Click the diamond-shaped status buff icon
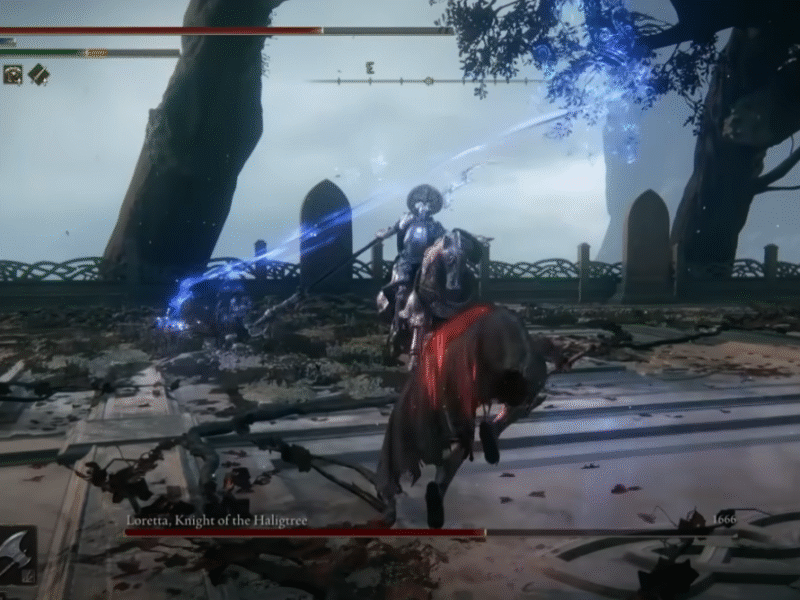Image resolution: width=800 pixels, height=600 pixels. (x=38, y=74)
